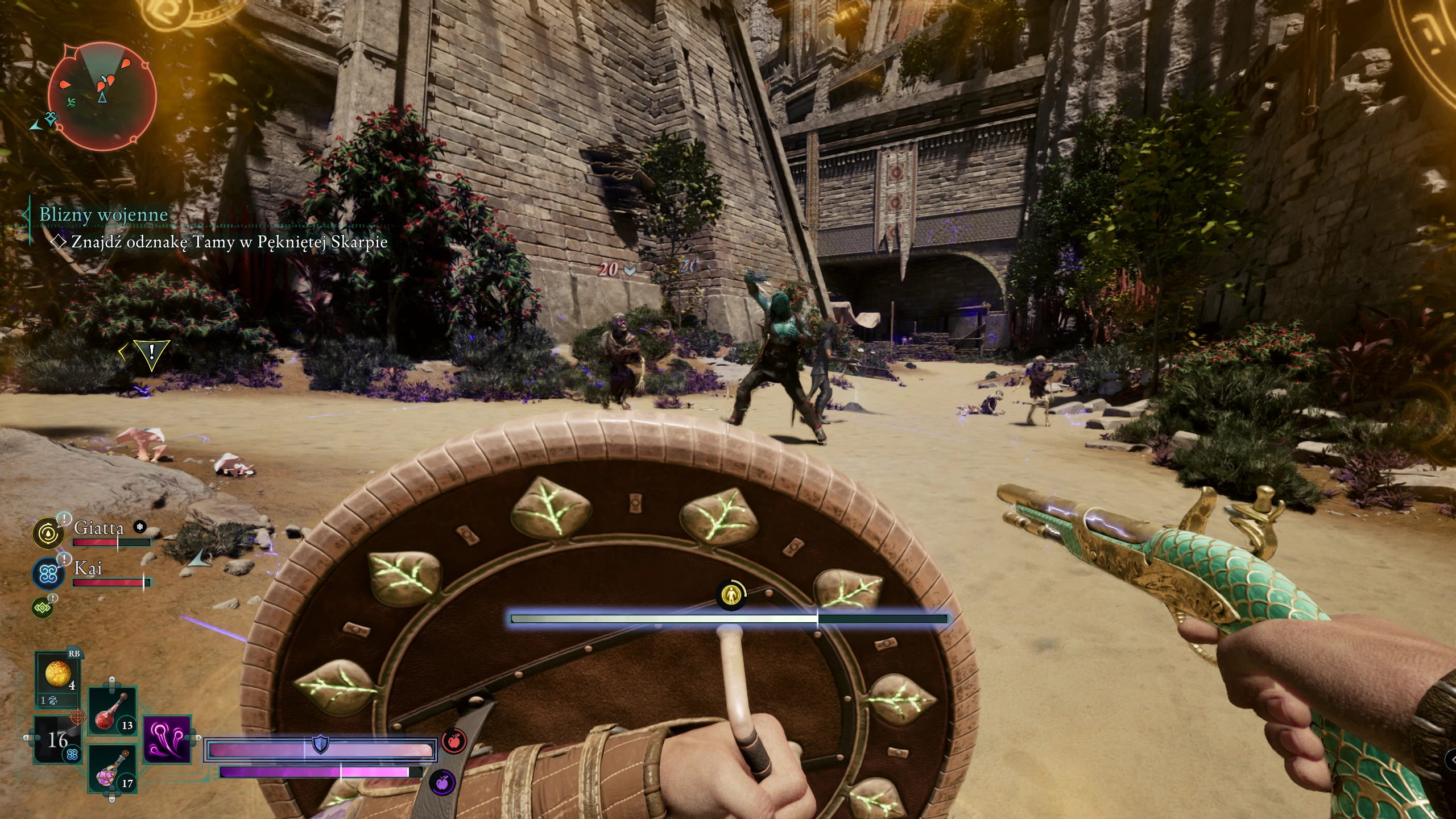This screenshot has width=1456, height=819.
Task: Select the Blizny wojenne quest tracker
Action: click(x=104, y=214)
